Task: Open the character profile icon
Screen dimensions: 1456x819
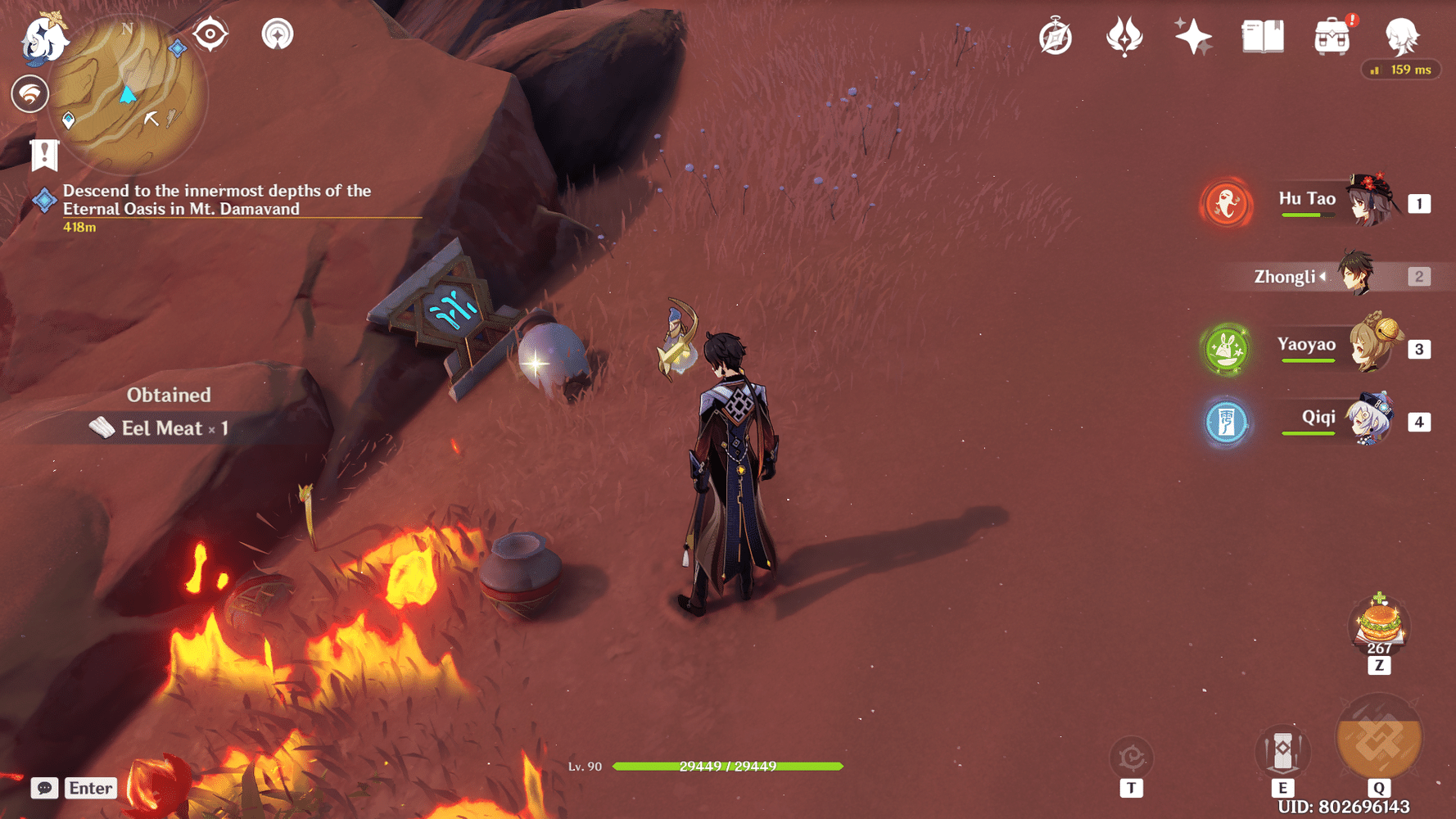Action: tap(1401, 37)
